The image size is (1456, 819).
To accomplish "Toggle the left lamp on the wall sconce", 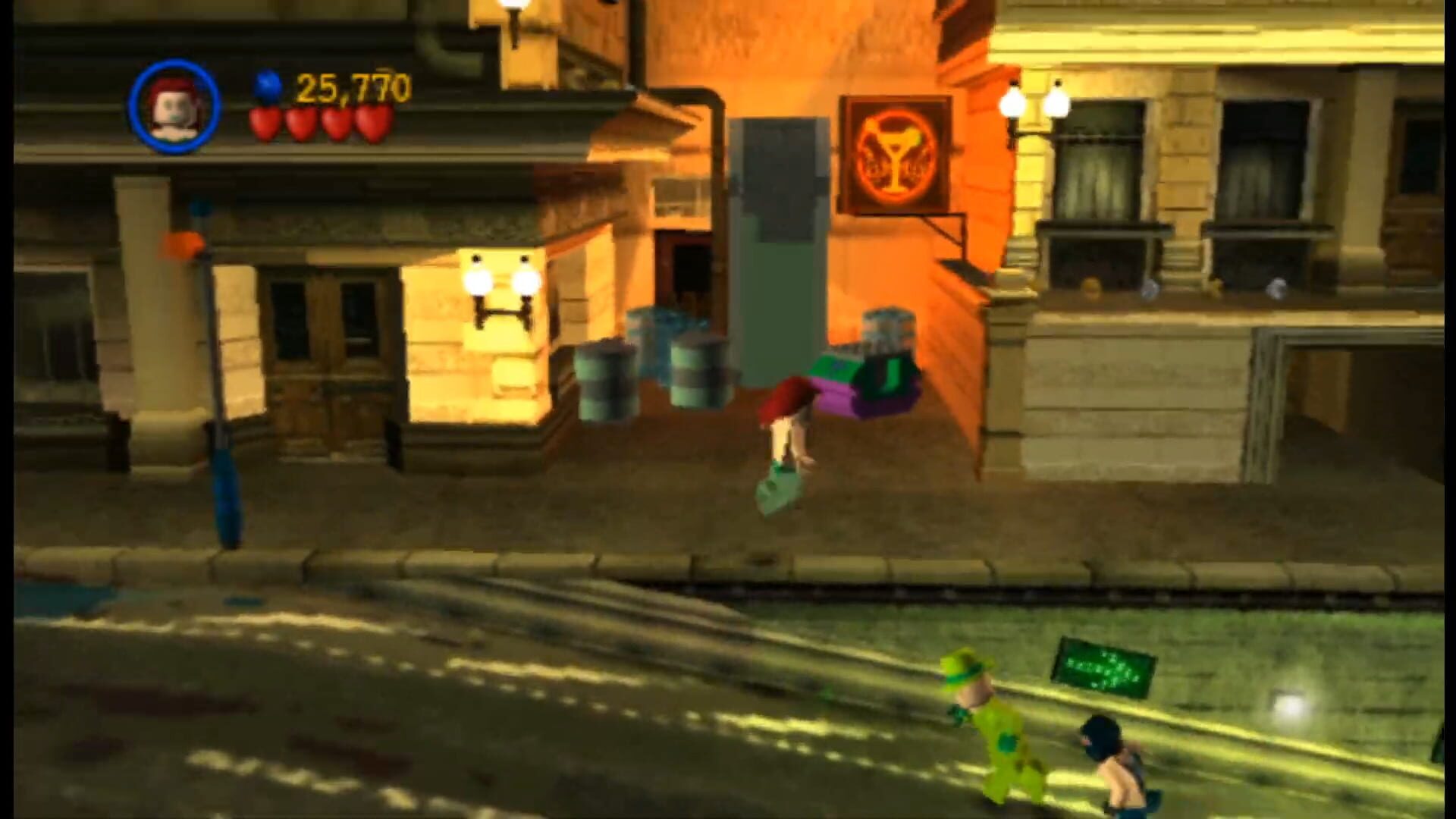I will click(478, 281).
